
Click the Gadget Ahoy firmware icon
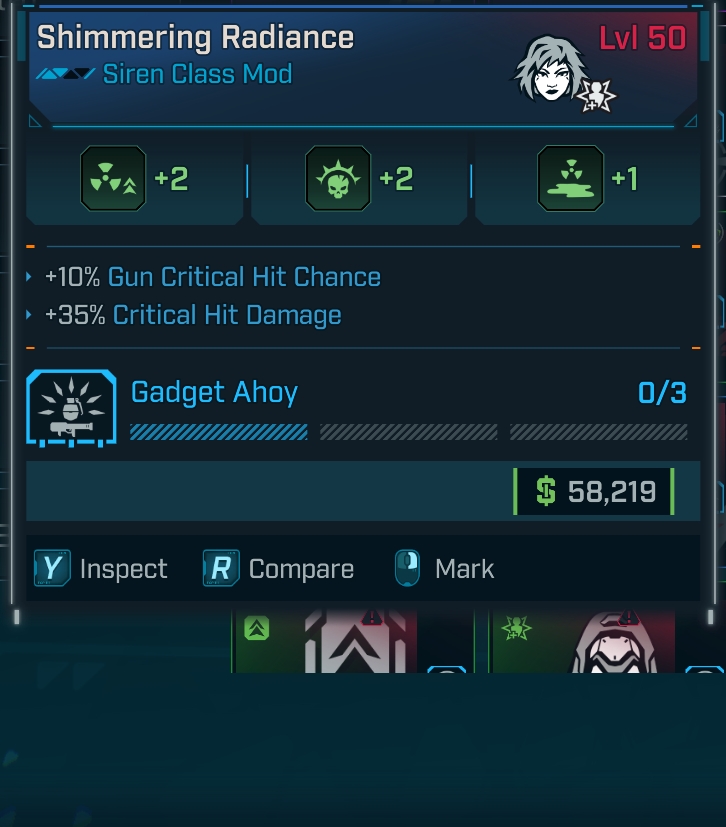pyautogui.click(x=72, y=409)
